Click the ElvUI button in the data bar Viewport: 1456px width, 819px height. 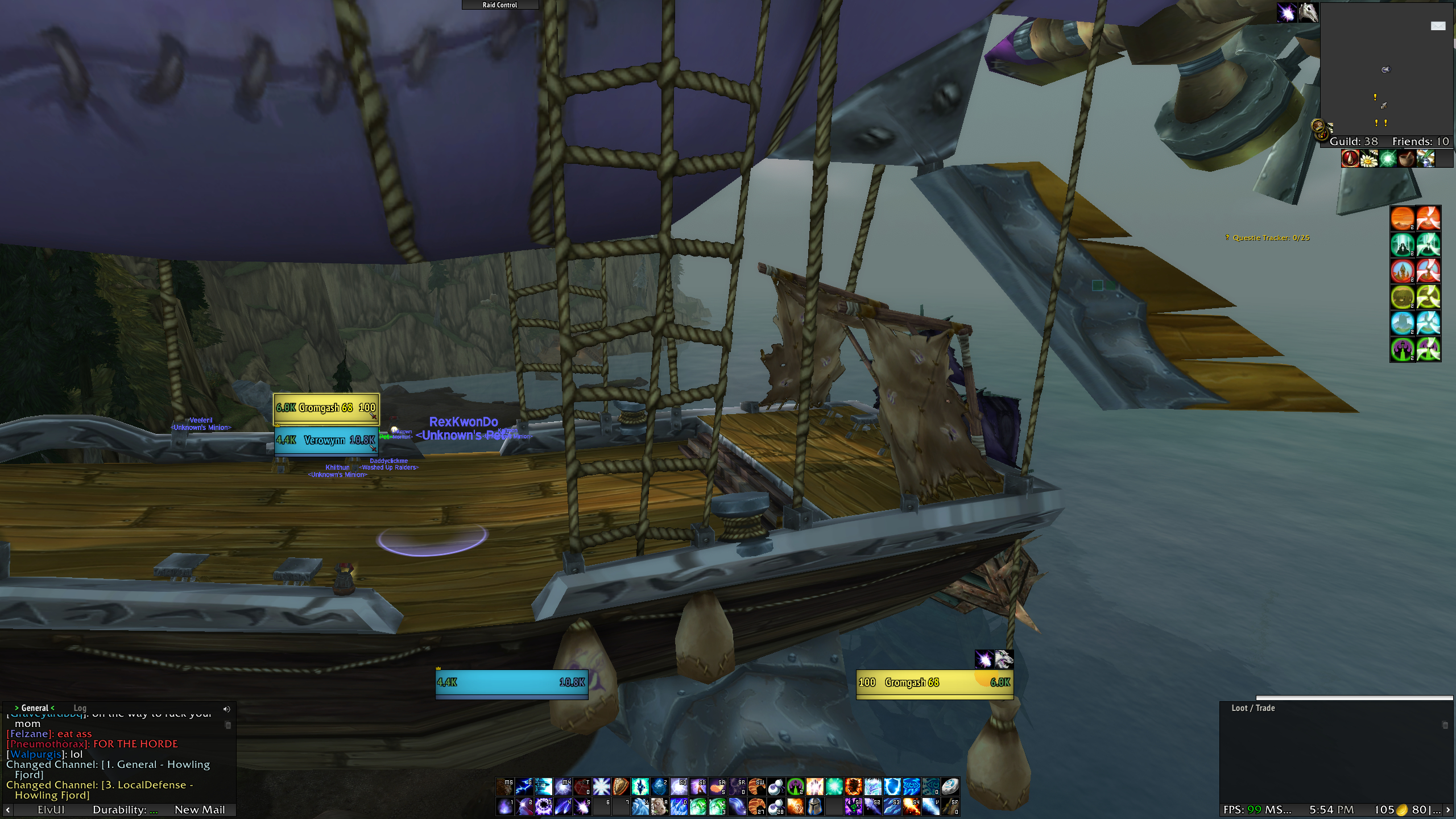click(x=51, y=809)
